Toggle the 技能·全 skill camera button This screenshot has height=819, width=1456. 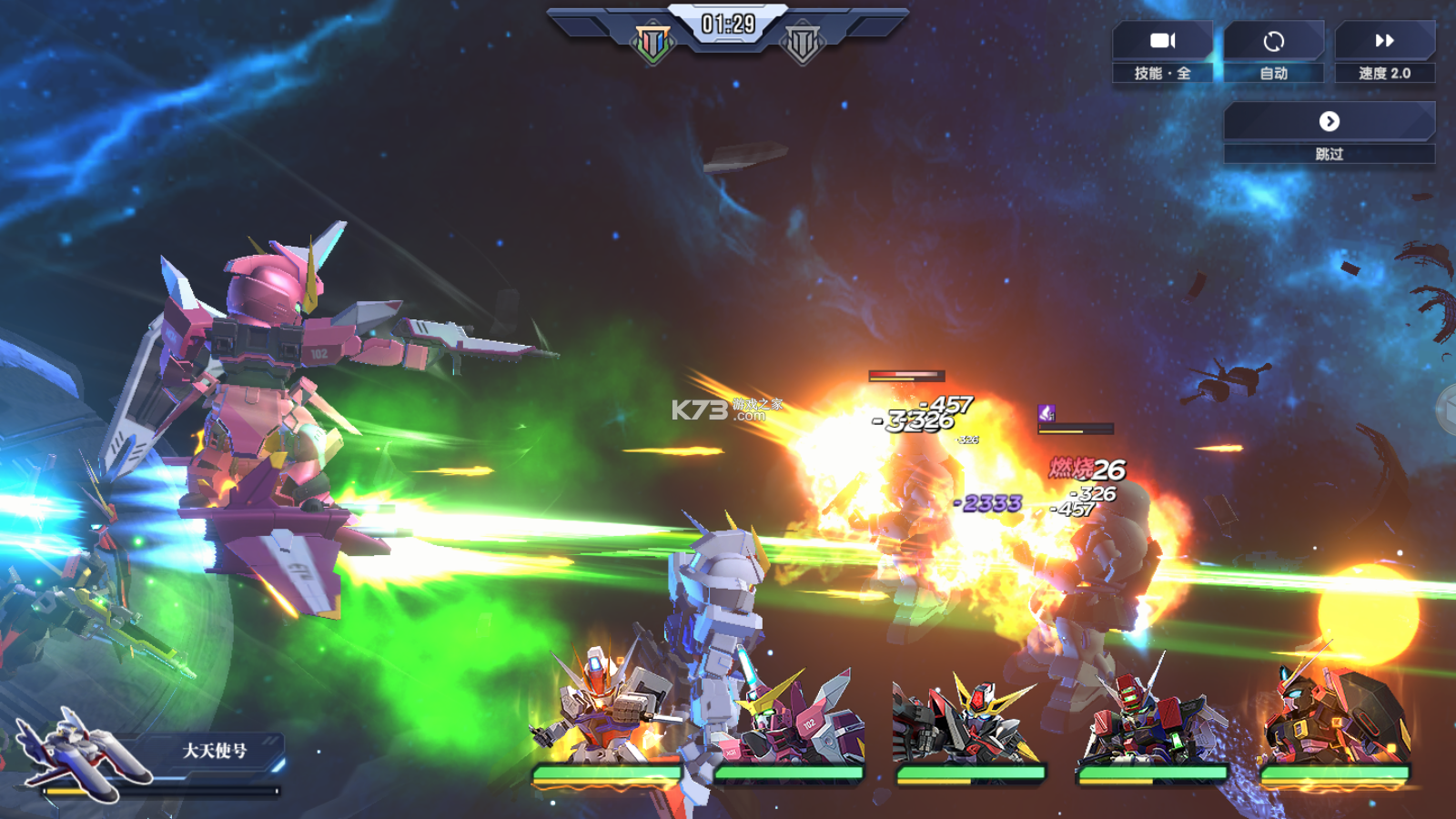coord(1162,52)
